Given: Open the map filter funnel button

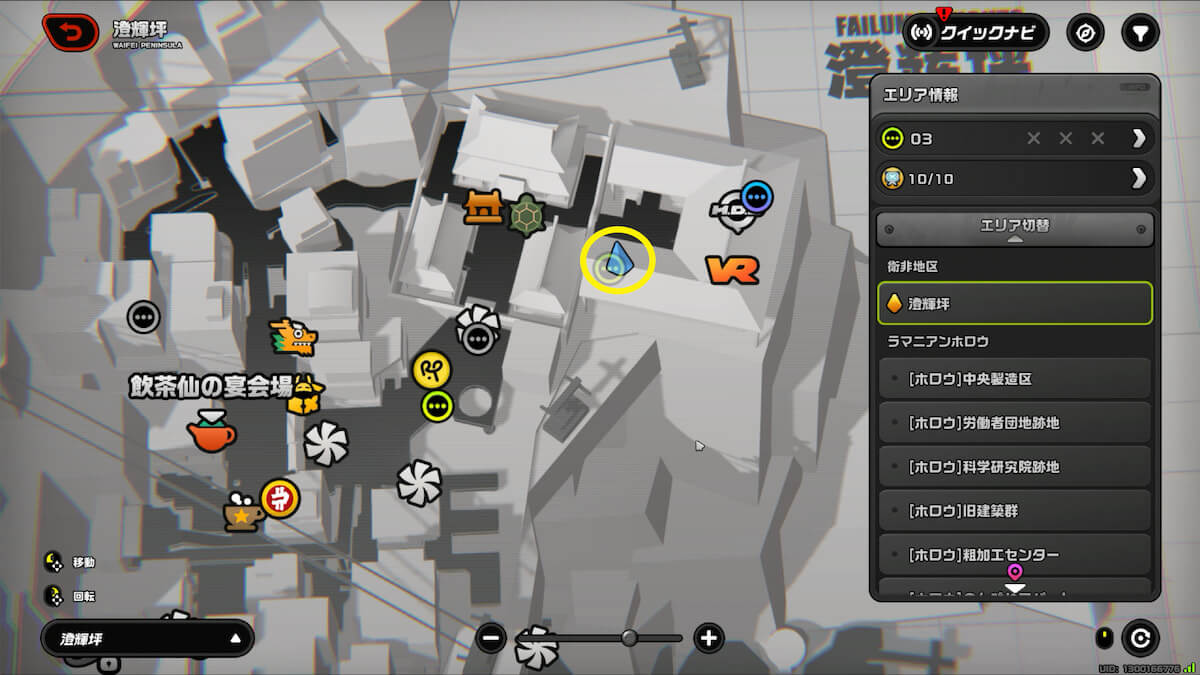Looking at the screenshot, I should 1139,33.
